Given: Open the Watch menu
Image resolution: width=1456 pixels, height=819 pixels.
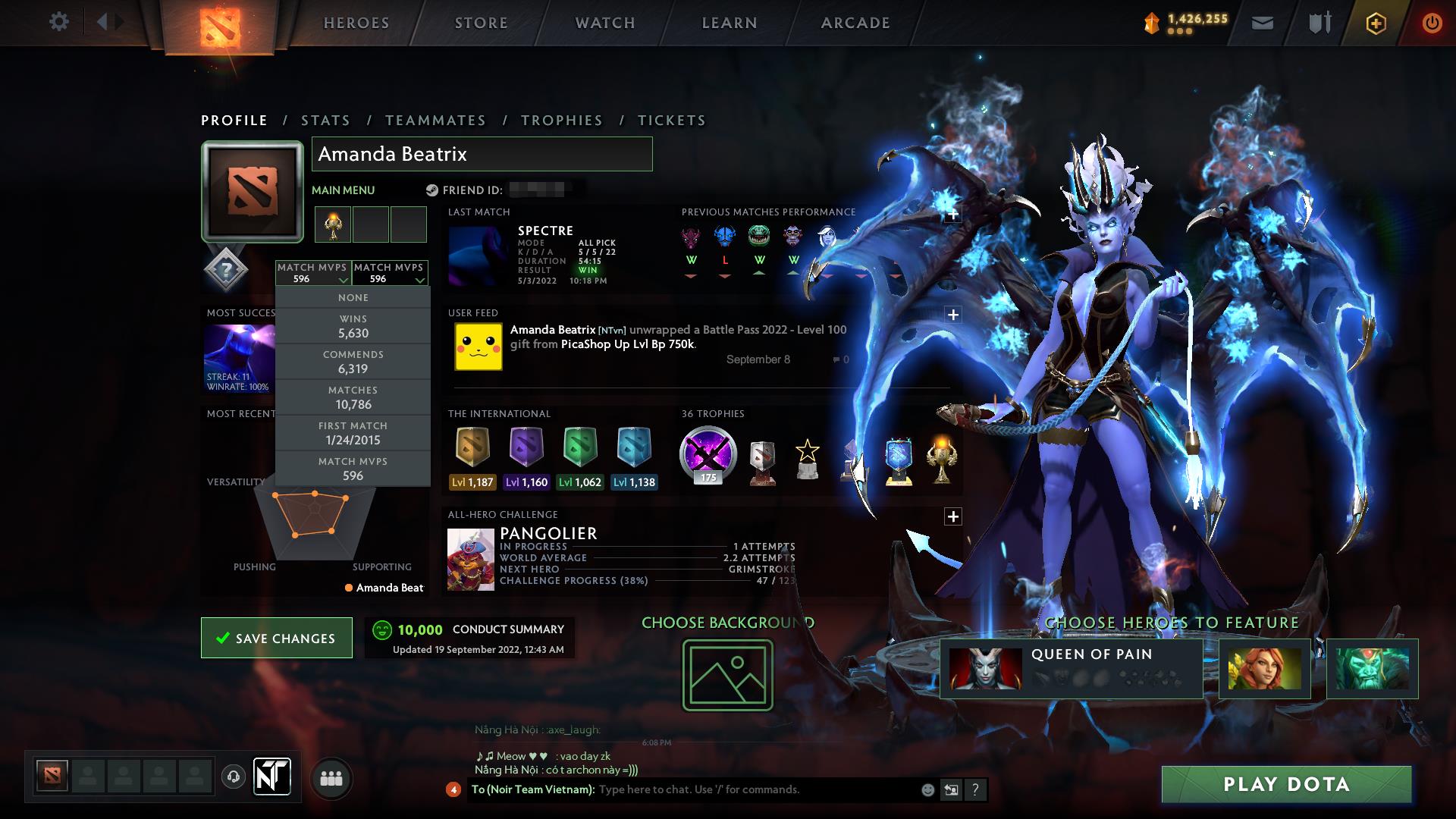Looking at the screenshot, I should (605, 23).
